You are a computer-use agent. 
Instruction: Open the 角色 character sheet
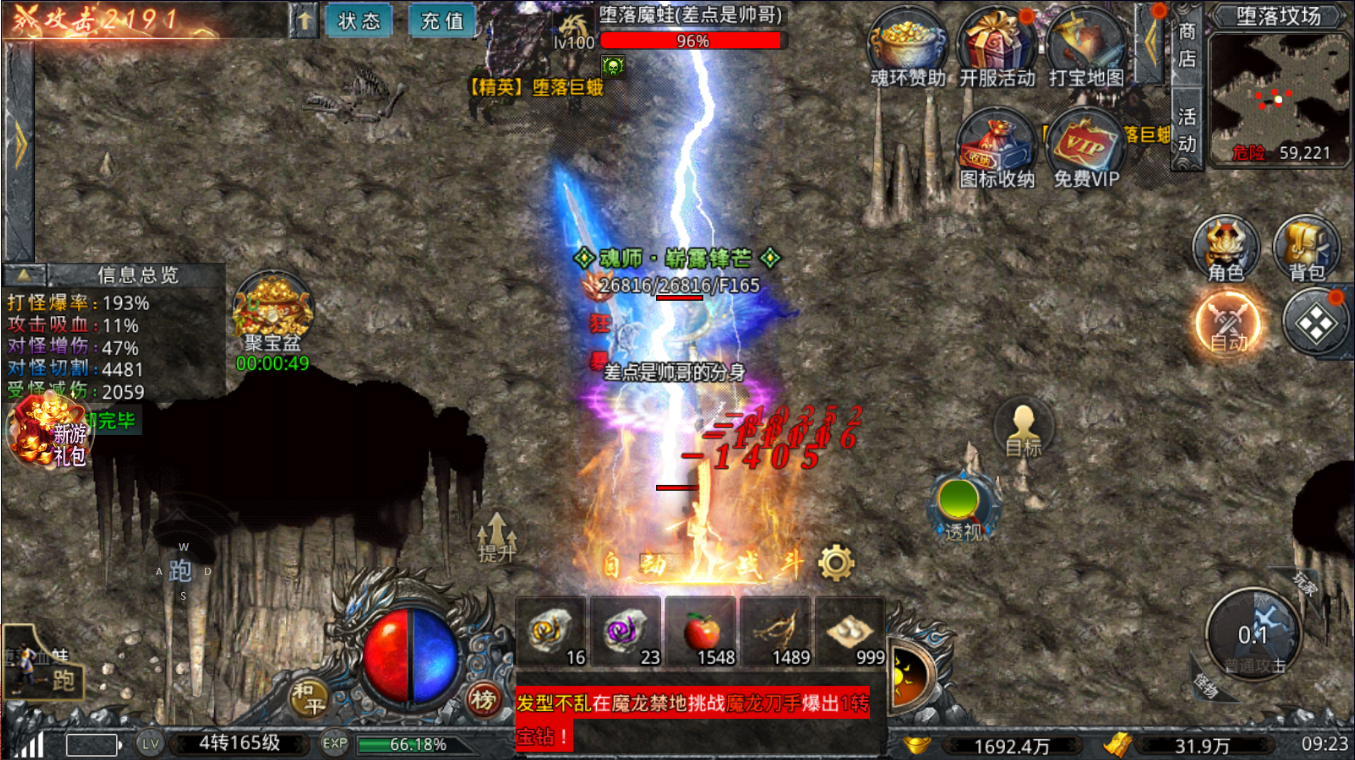point(1225,245)
